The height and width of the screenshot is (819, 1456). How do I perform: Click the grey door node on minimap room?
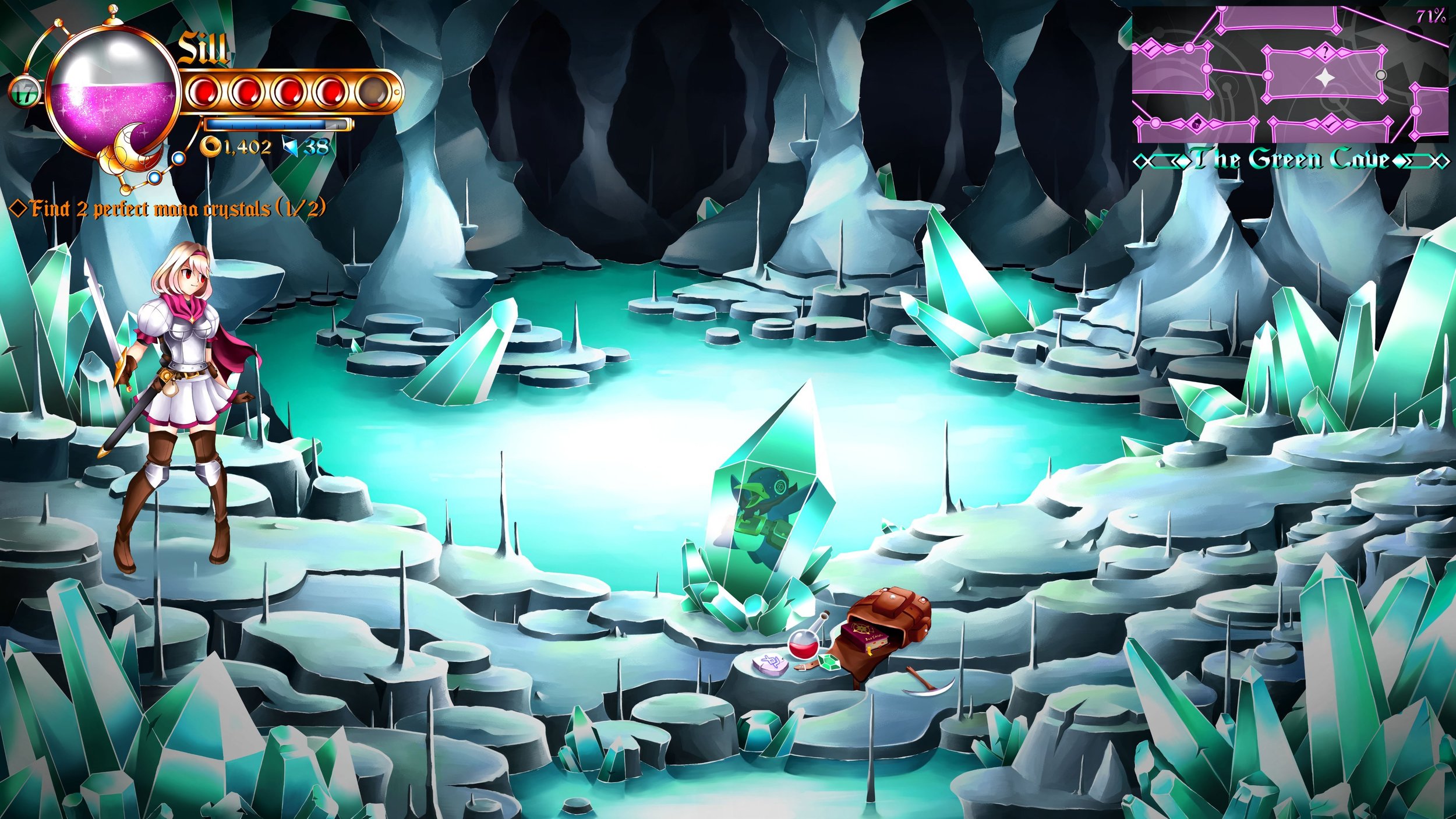pyautogui.click(x=1380, y=75)
